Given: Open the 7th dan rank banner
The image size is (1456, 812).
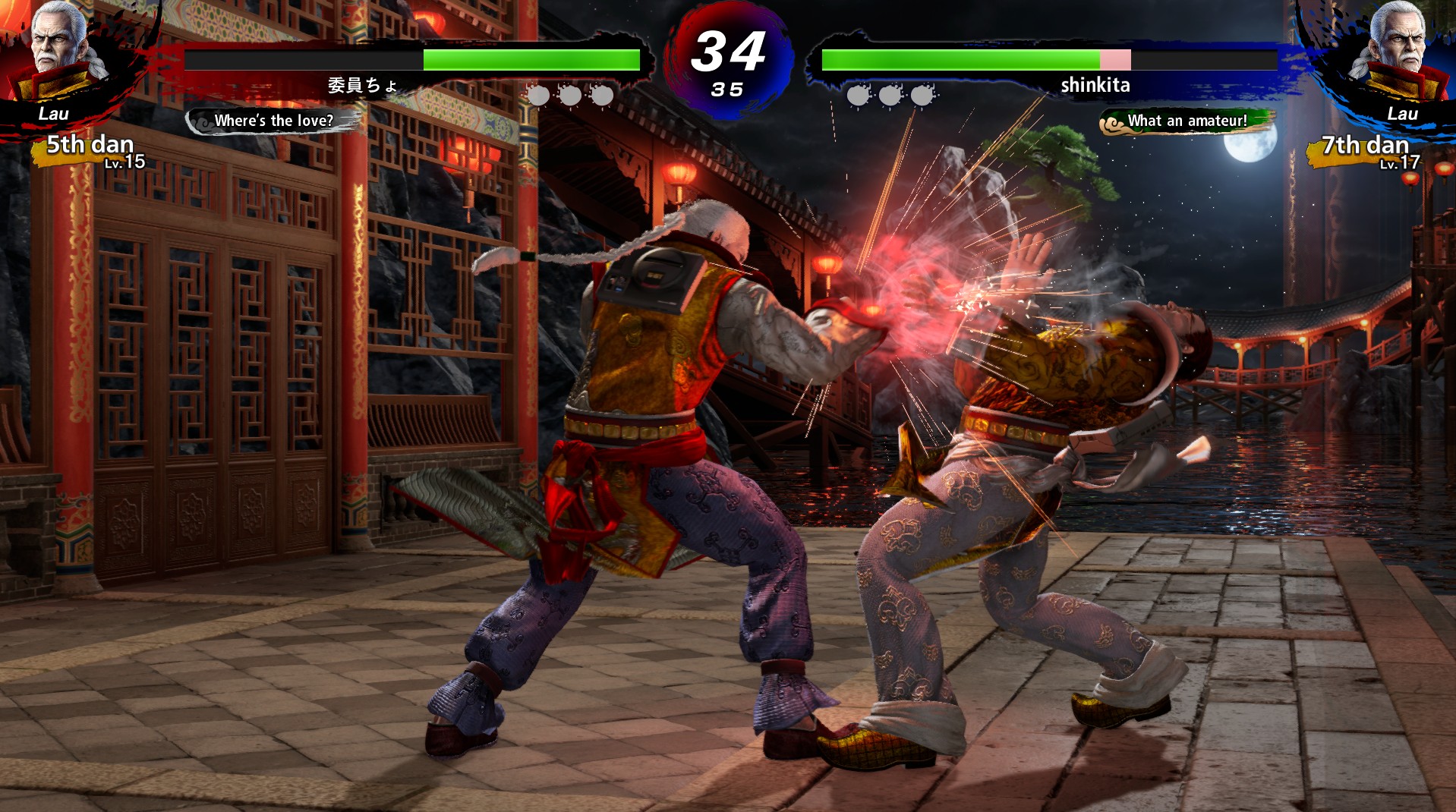Looking at the screenshot, I should [1363, 146].
